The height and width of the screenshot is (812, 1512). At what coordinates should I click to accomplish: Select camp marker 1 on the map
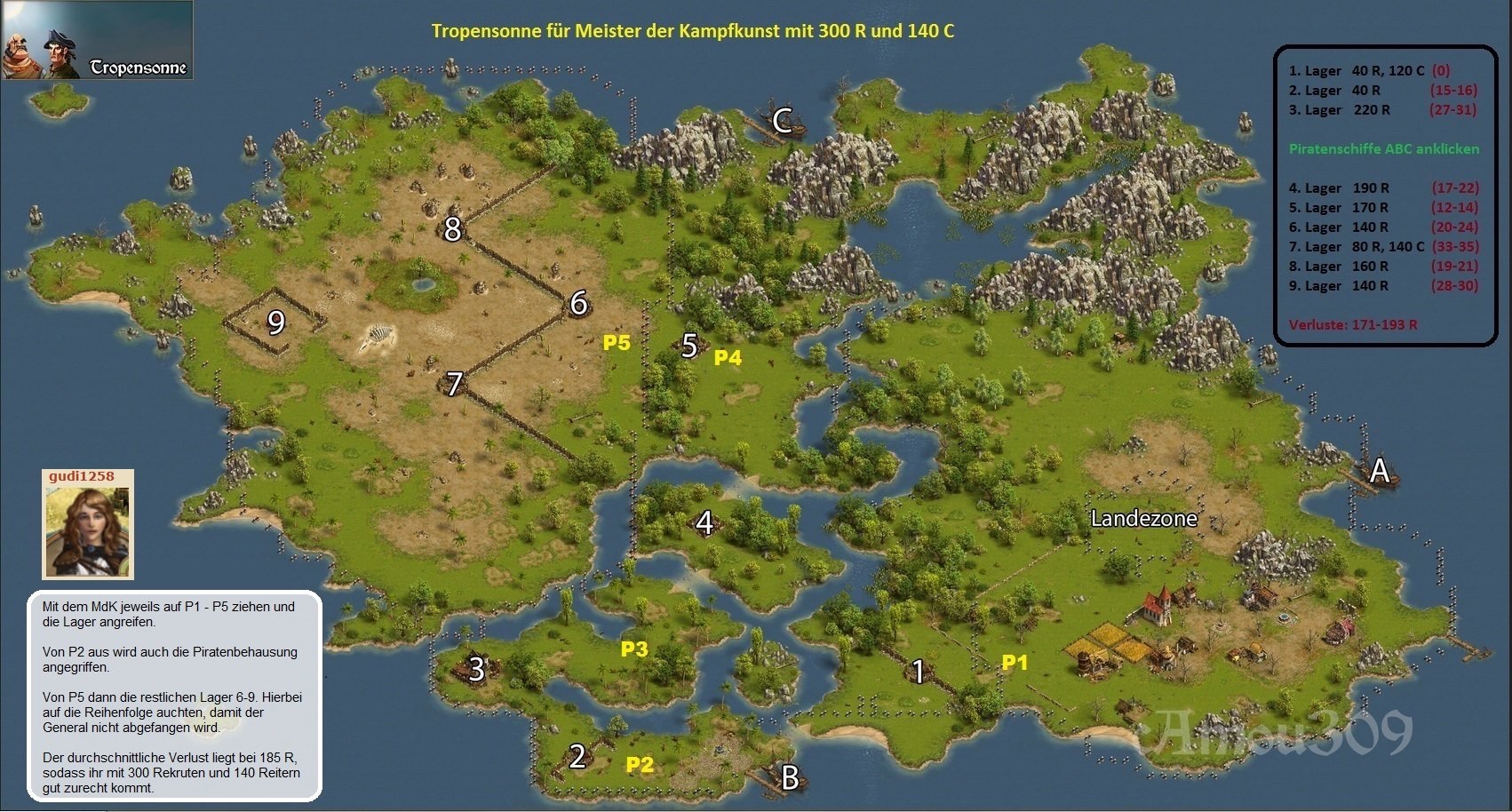[919, 672]
